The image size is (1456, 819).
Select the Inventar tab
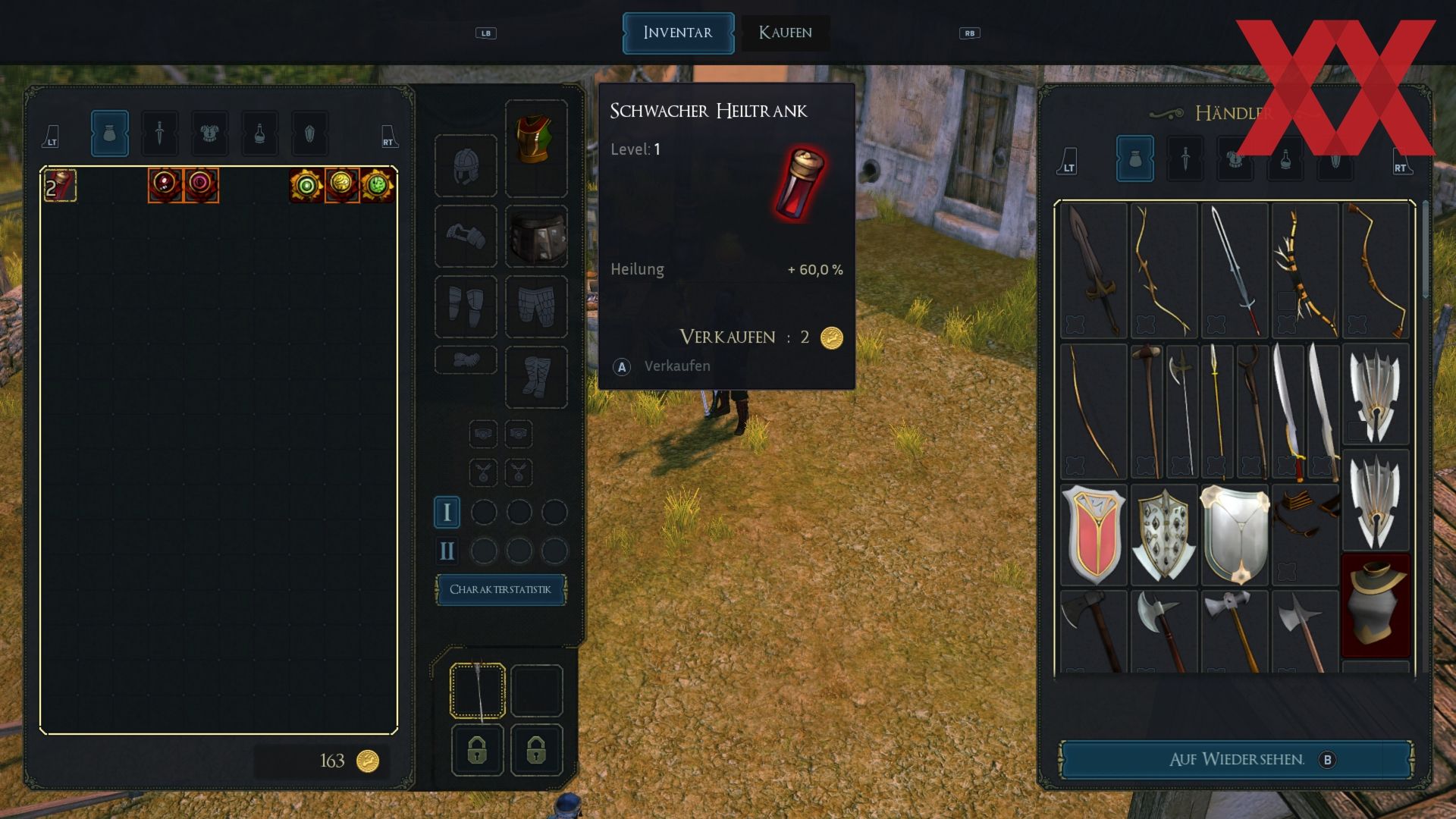(678, 33)
